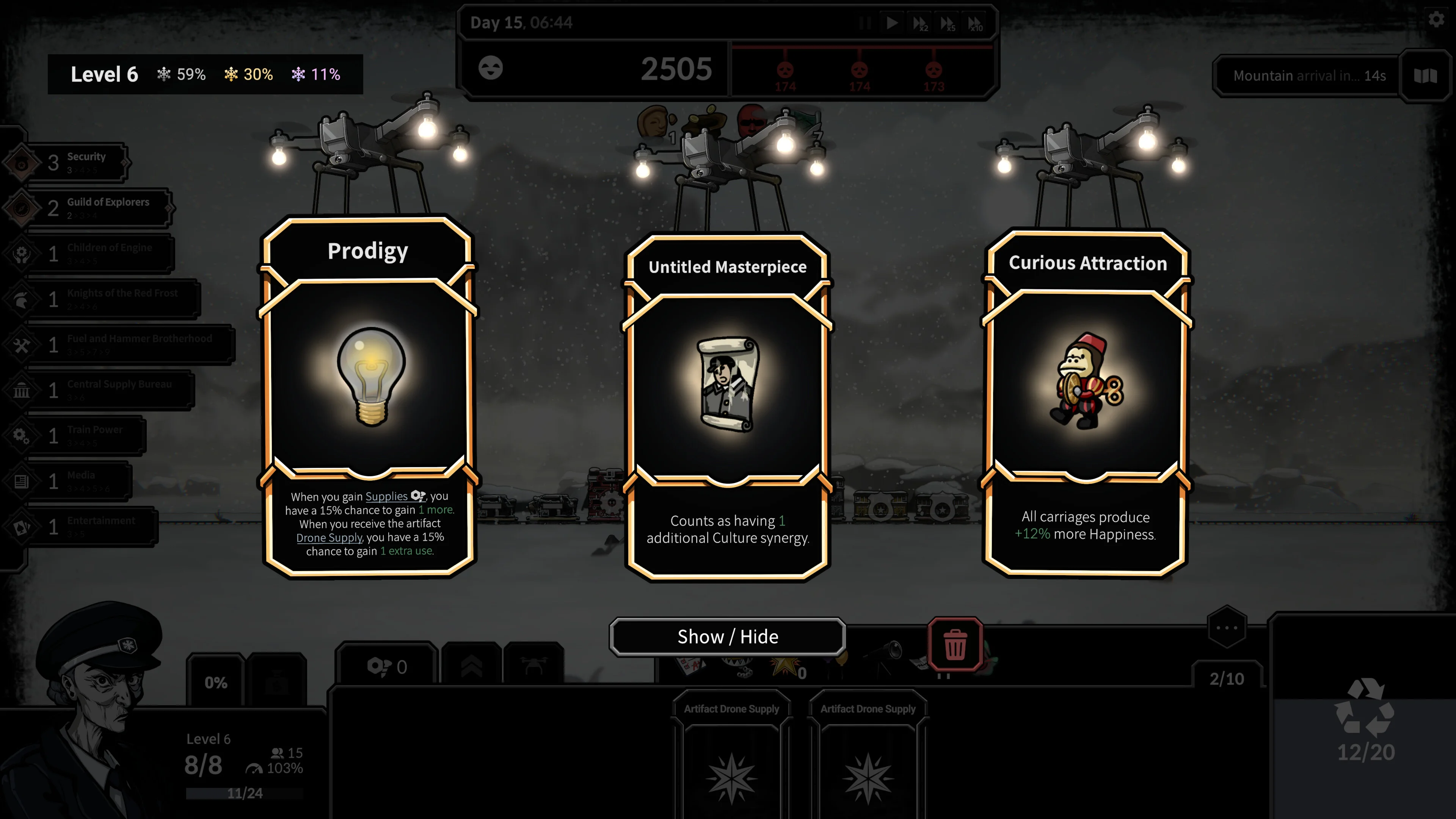Select the Guild of Explorers synergy
Viewport: 1456px width, 819px height.
point(96,208)
